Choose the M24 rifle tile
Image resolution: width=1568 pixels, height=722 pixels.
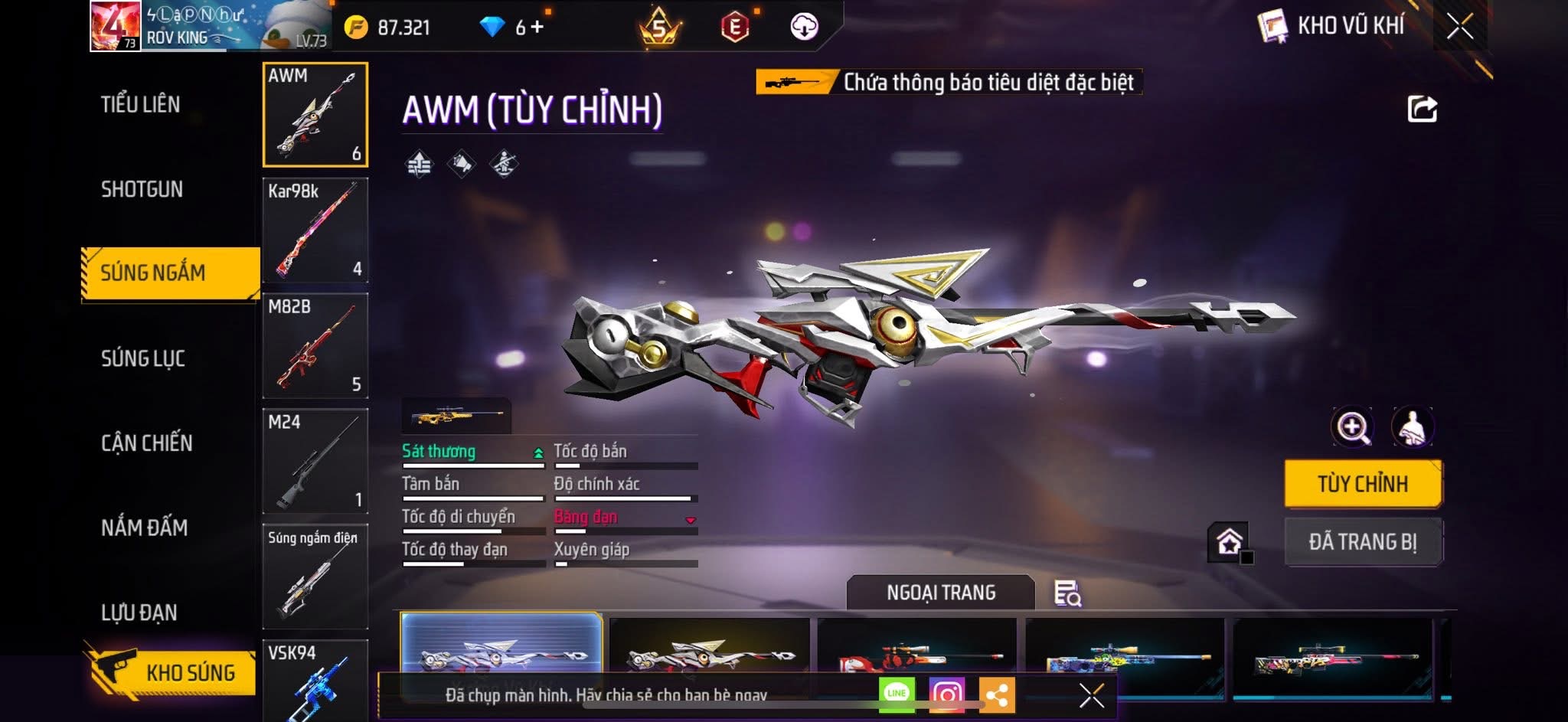coord(315,461)
